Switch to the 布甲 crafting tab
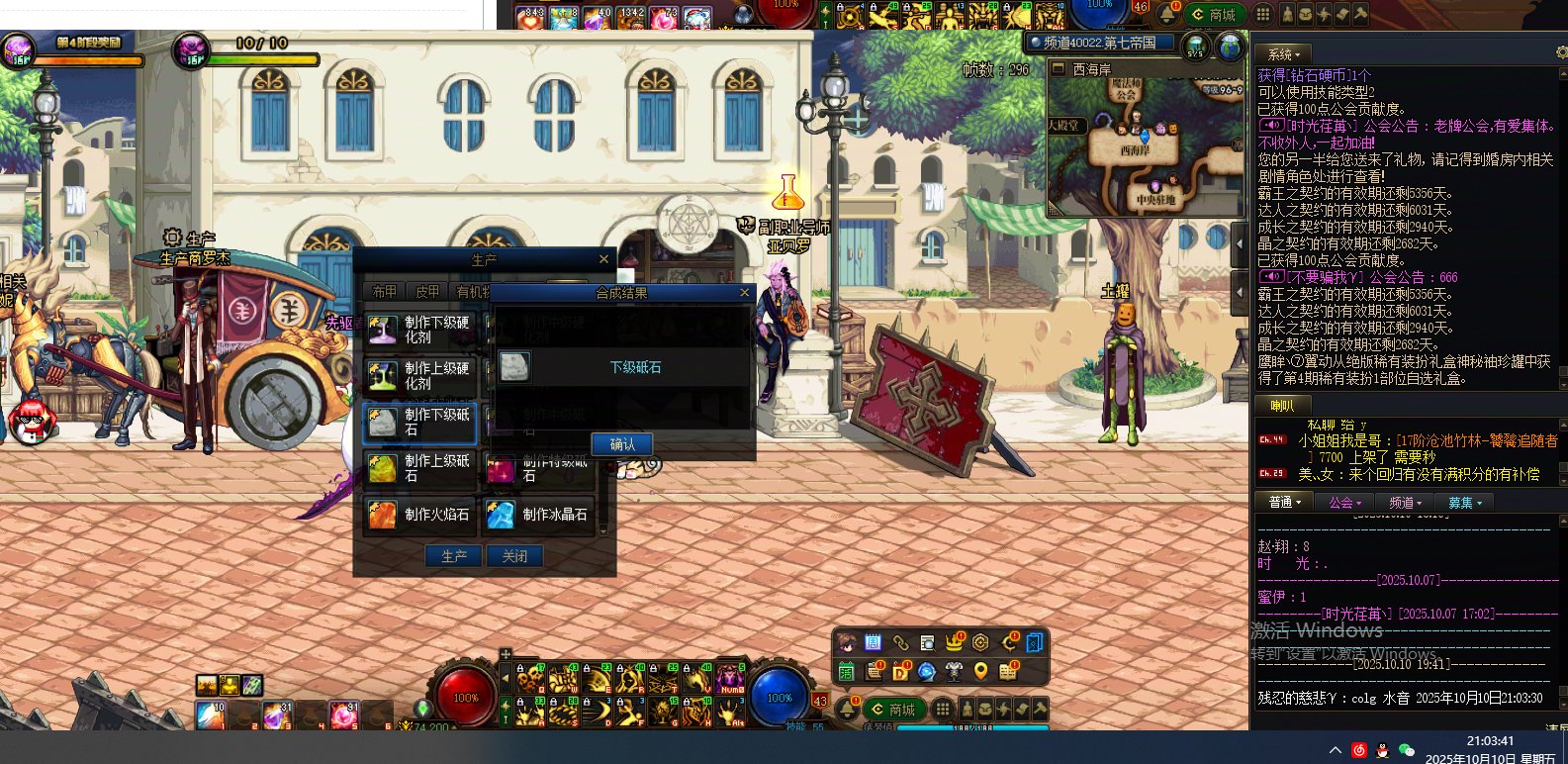The image size is (1568, 764). tap(384, 292)
